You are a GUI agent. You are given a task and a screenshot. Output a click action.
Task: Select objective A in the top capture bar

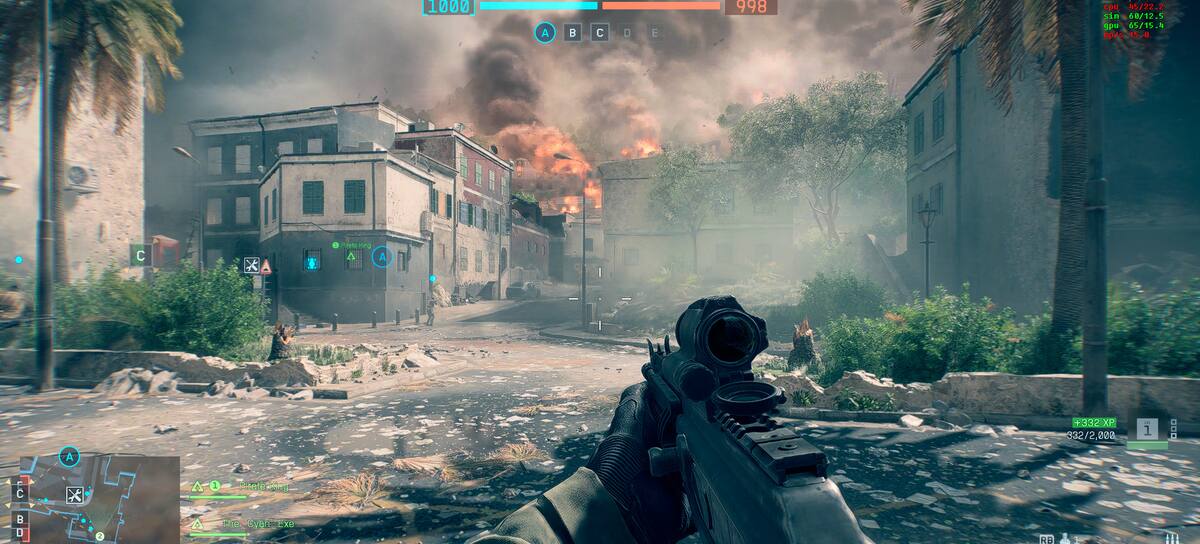tap(545, 32)
